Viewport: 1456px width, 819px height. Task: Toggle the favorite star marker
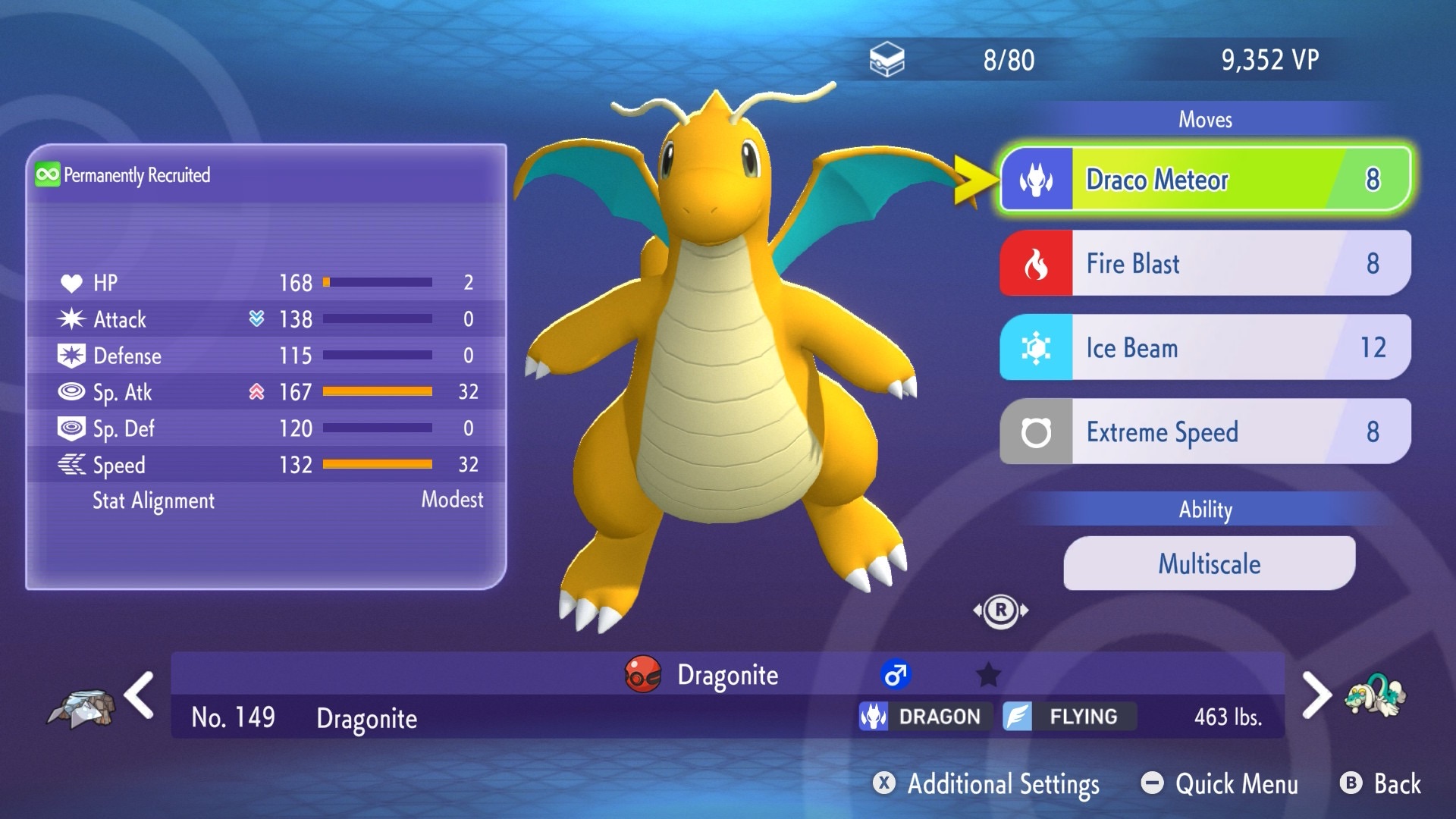(x=988, y=674)
